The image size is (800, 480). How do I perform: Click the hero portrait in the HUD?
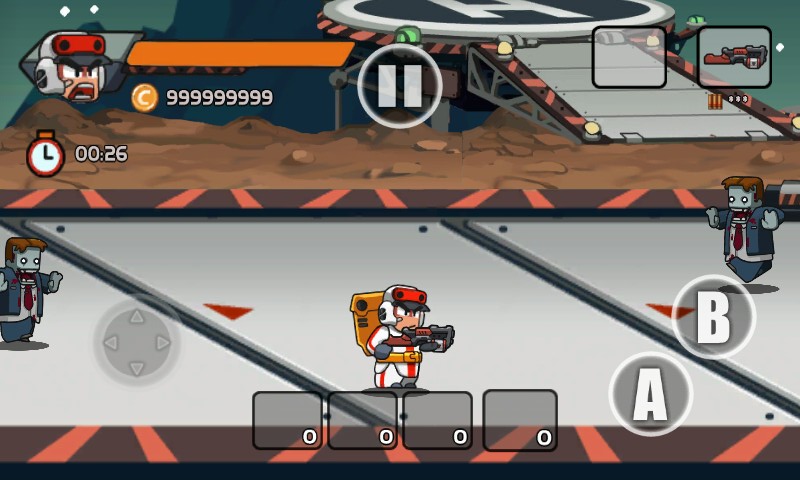[x=75, y=66]
